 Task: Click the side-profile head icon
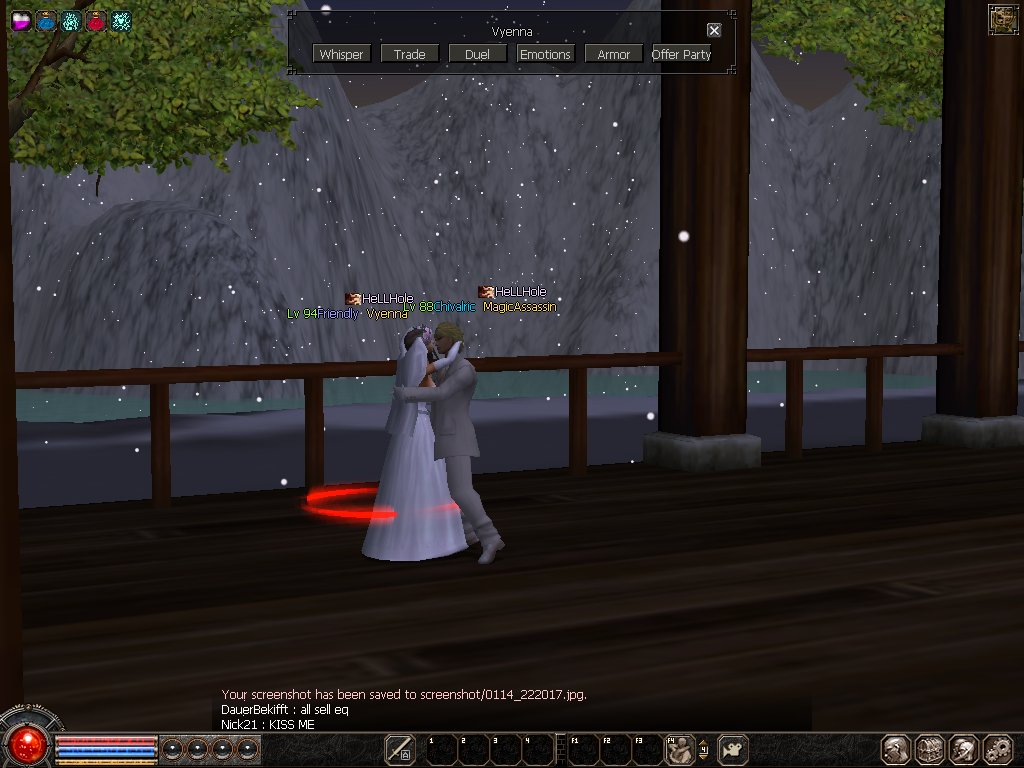pos(964,749)
